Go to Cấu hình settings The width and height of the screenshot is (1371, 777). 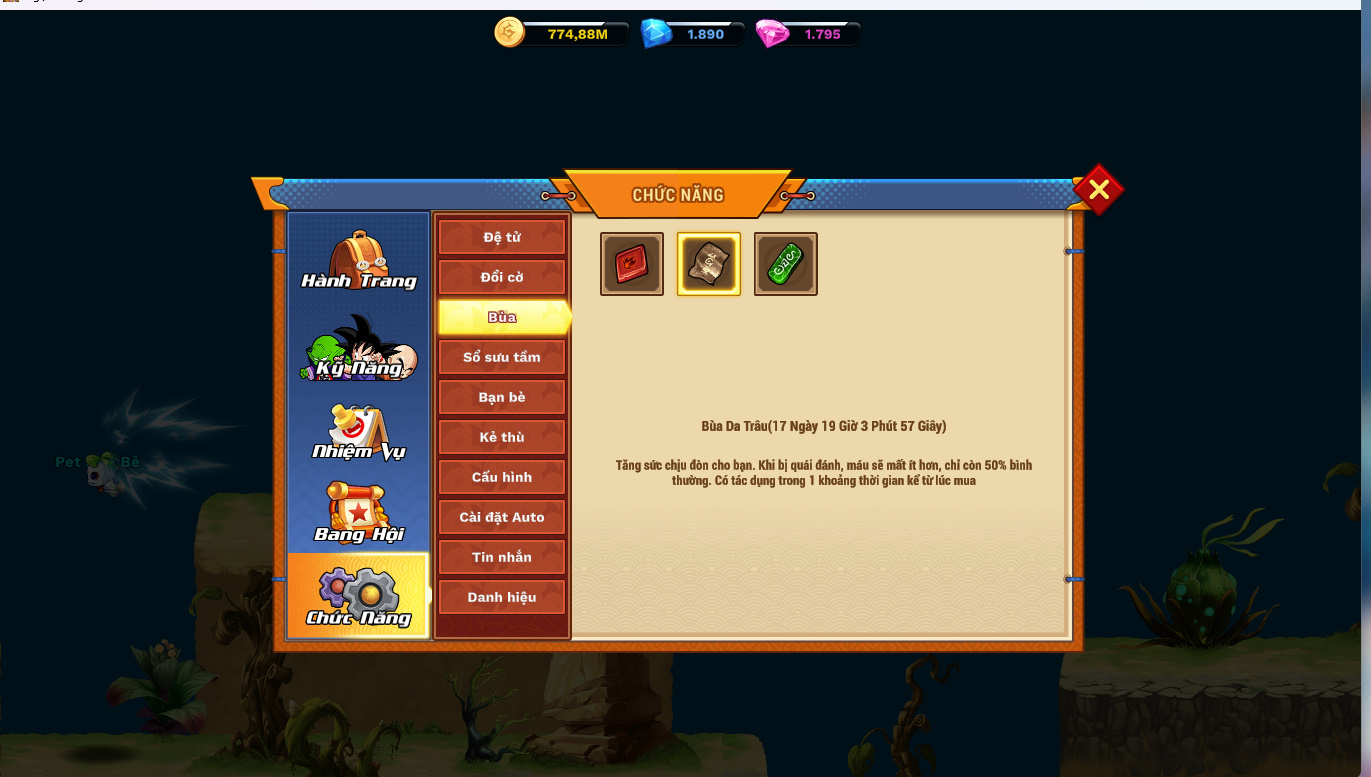(502, 477)
